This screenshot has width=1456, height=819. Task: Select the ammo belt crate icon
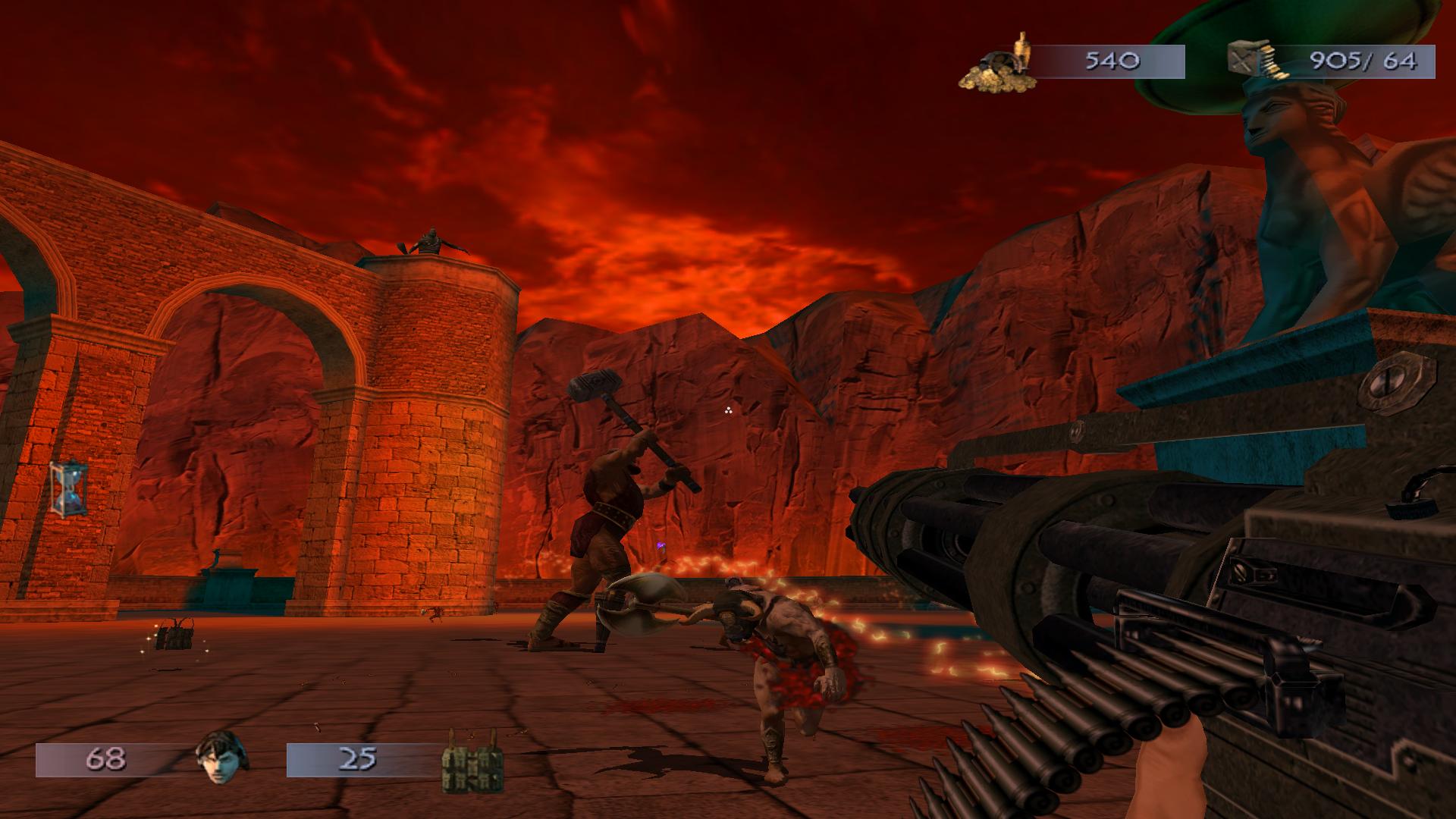1252,61
